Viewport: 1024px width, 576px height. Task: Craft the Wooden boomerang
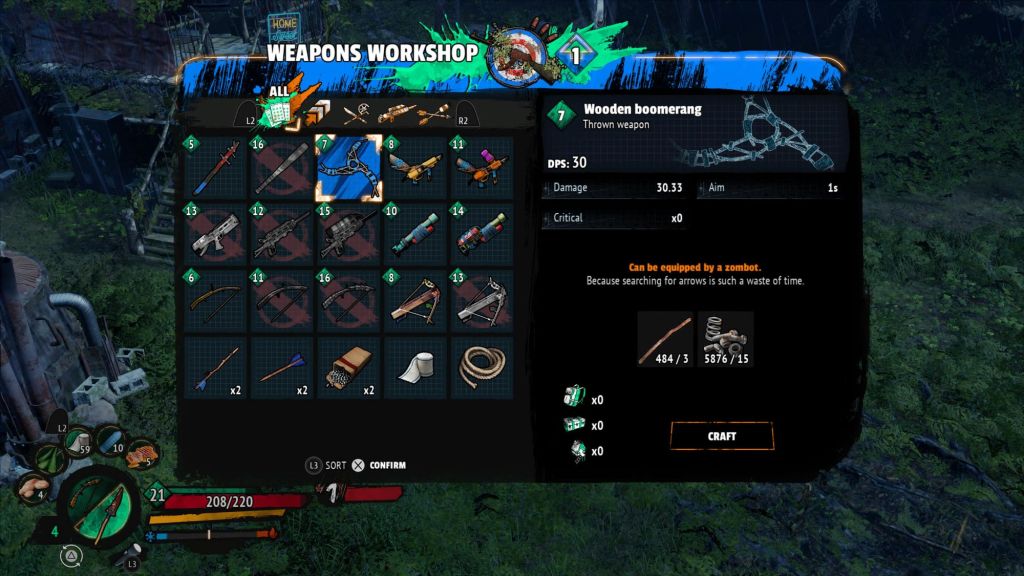click(x=721, y=436)
